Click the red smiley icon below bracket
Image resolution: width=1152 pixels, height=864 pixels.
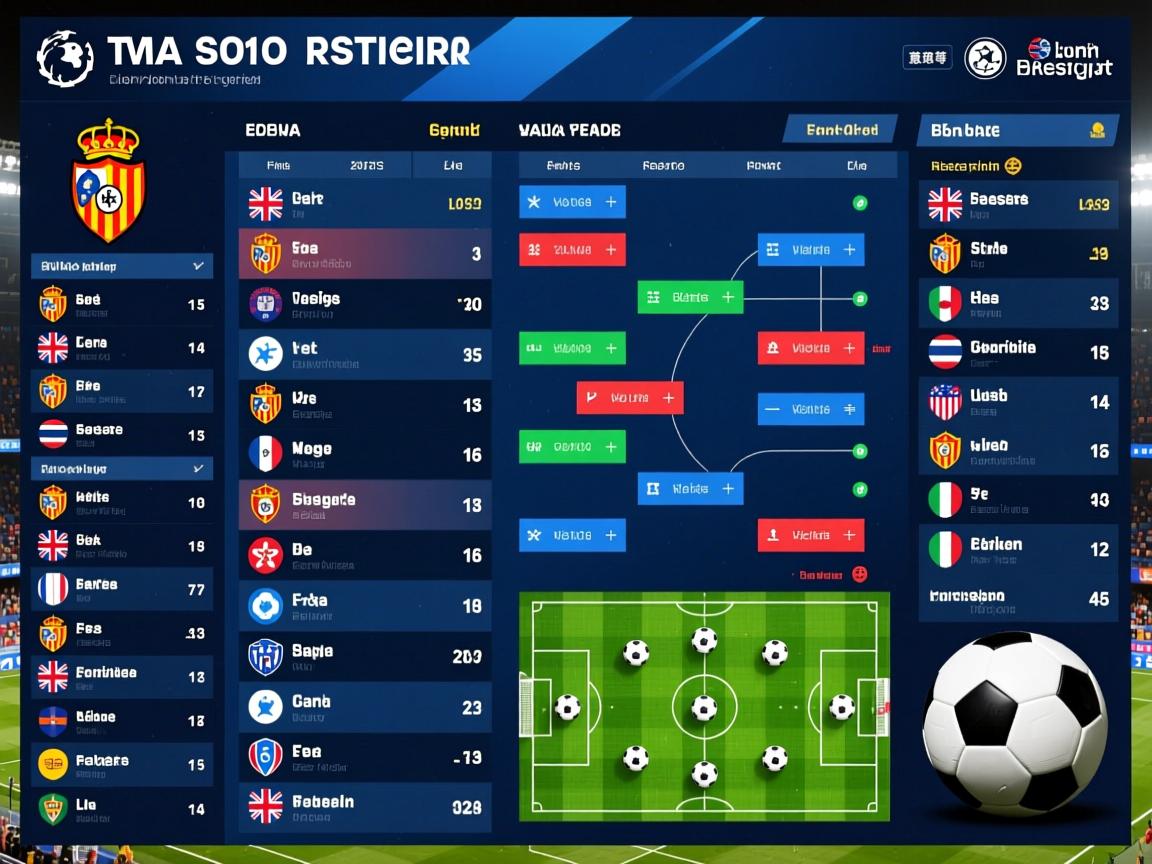(859, 575)
